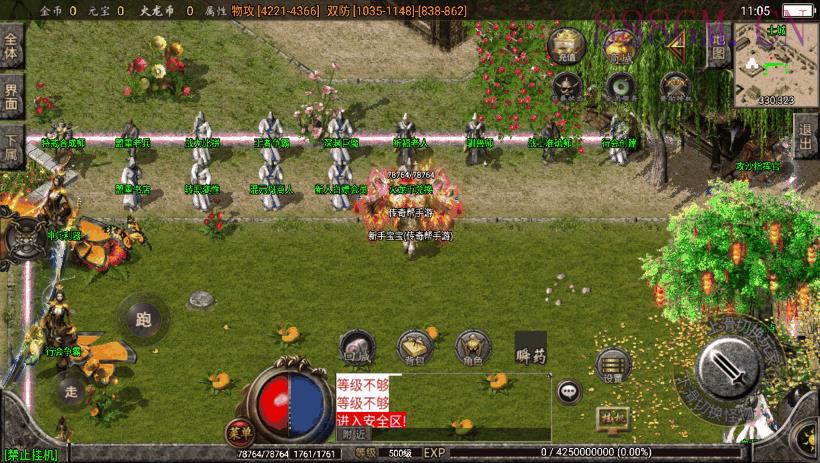Toggle the 跑 run button
Viewport: 820px width, 463px height.
coord(142,319)
